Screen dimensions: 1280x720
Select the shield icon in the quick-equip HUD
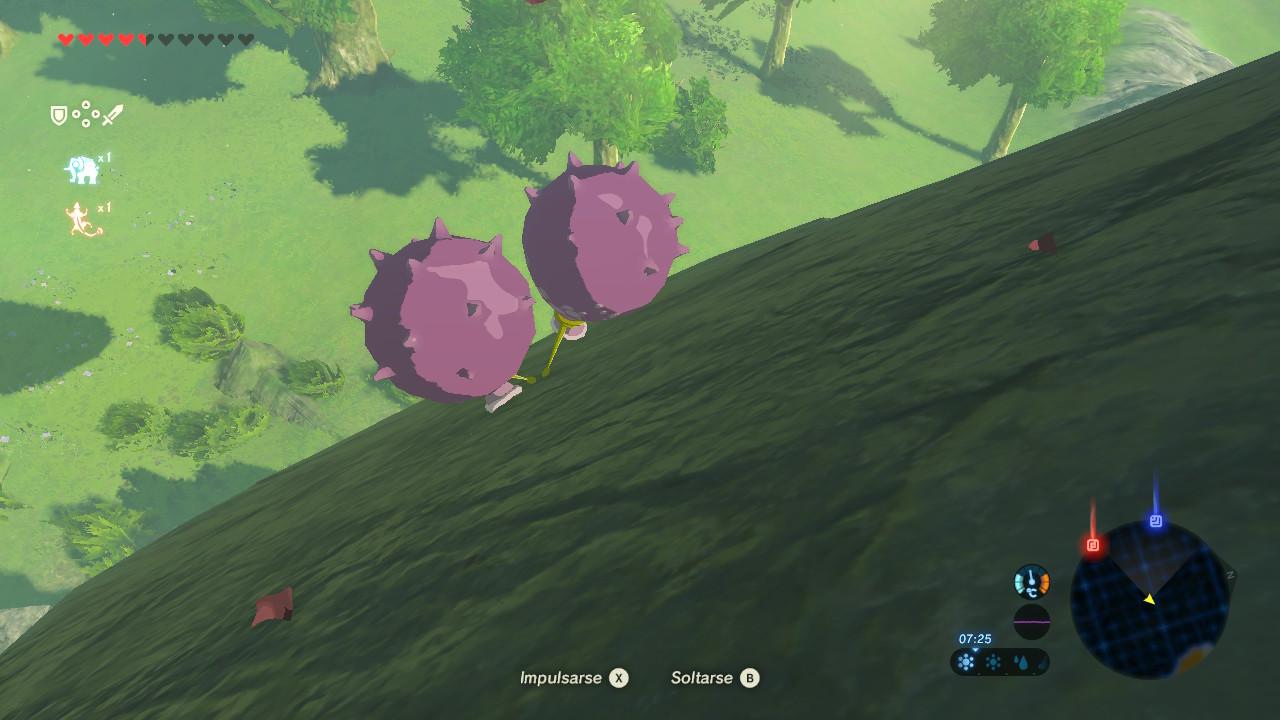pos(59,116)
